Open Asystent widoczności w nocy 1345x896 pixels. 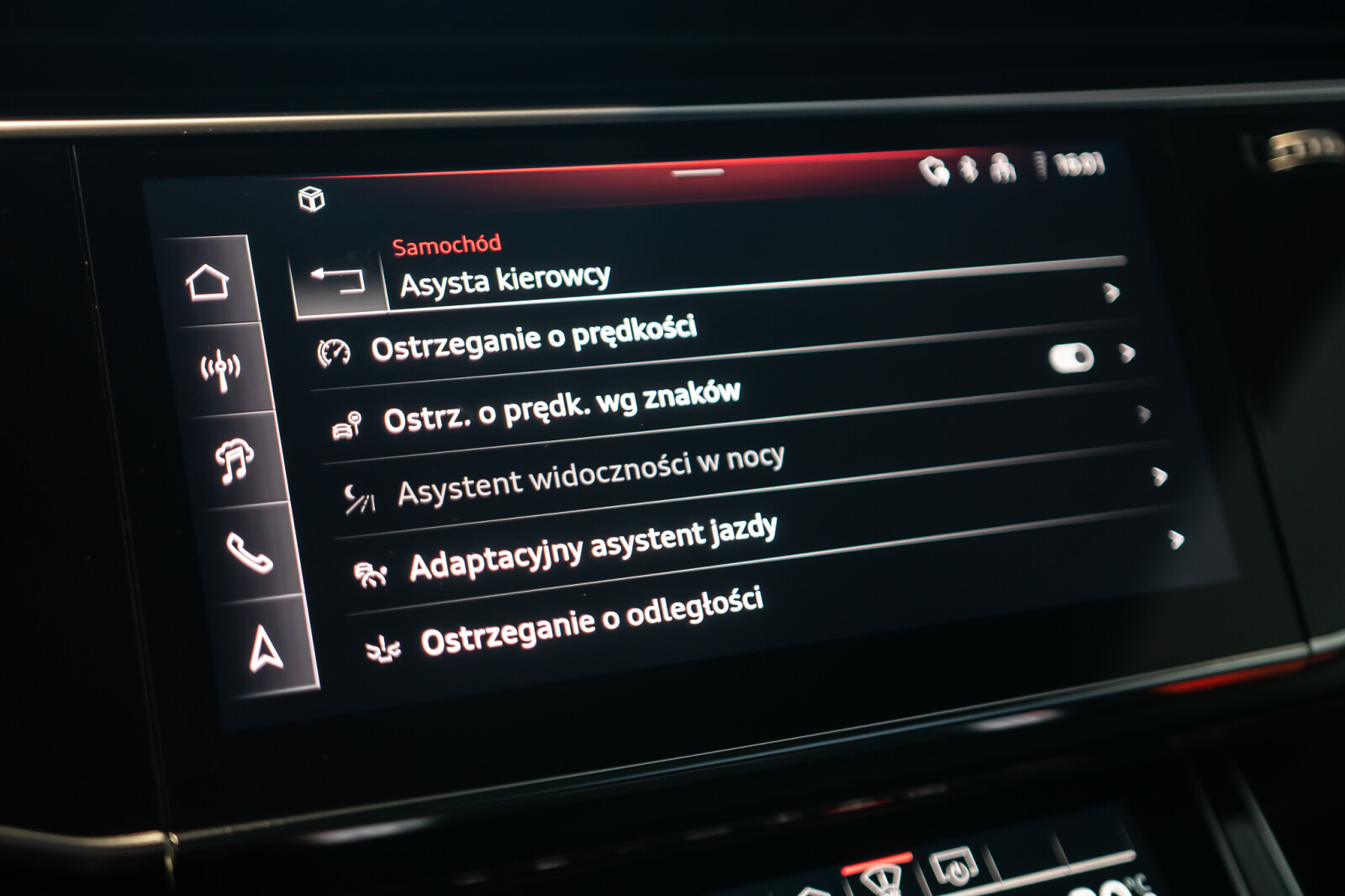(x=590, y=476)
